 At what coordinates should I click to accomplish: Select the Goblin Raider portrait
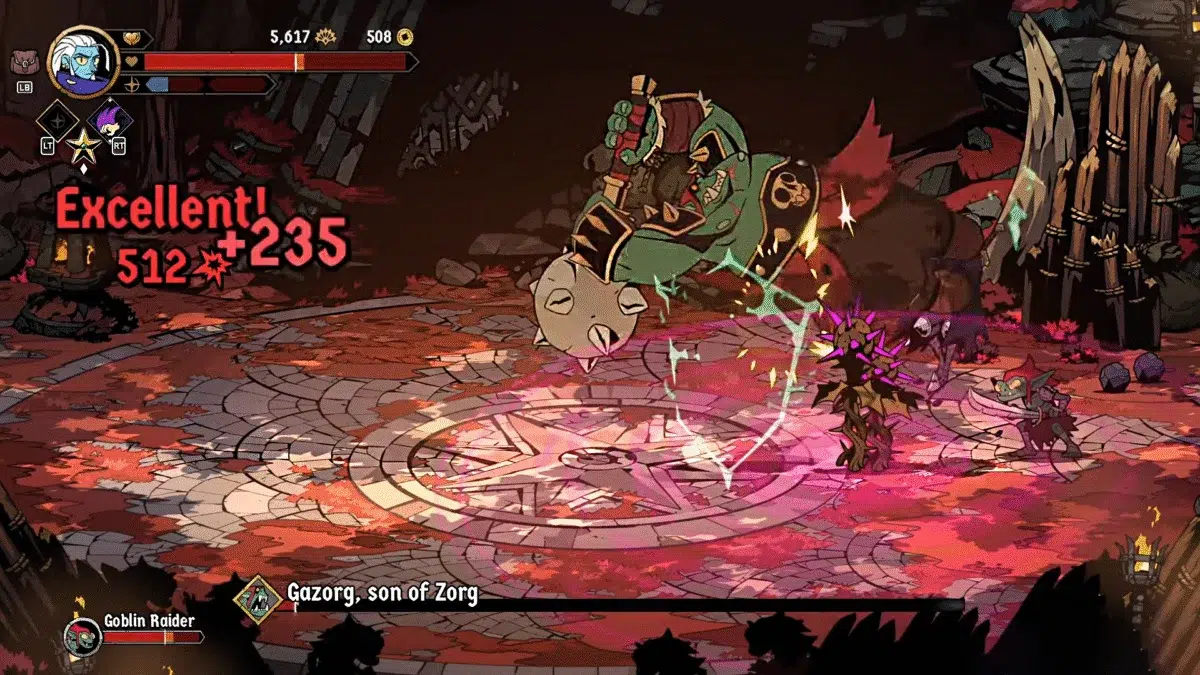82,635
